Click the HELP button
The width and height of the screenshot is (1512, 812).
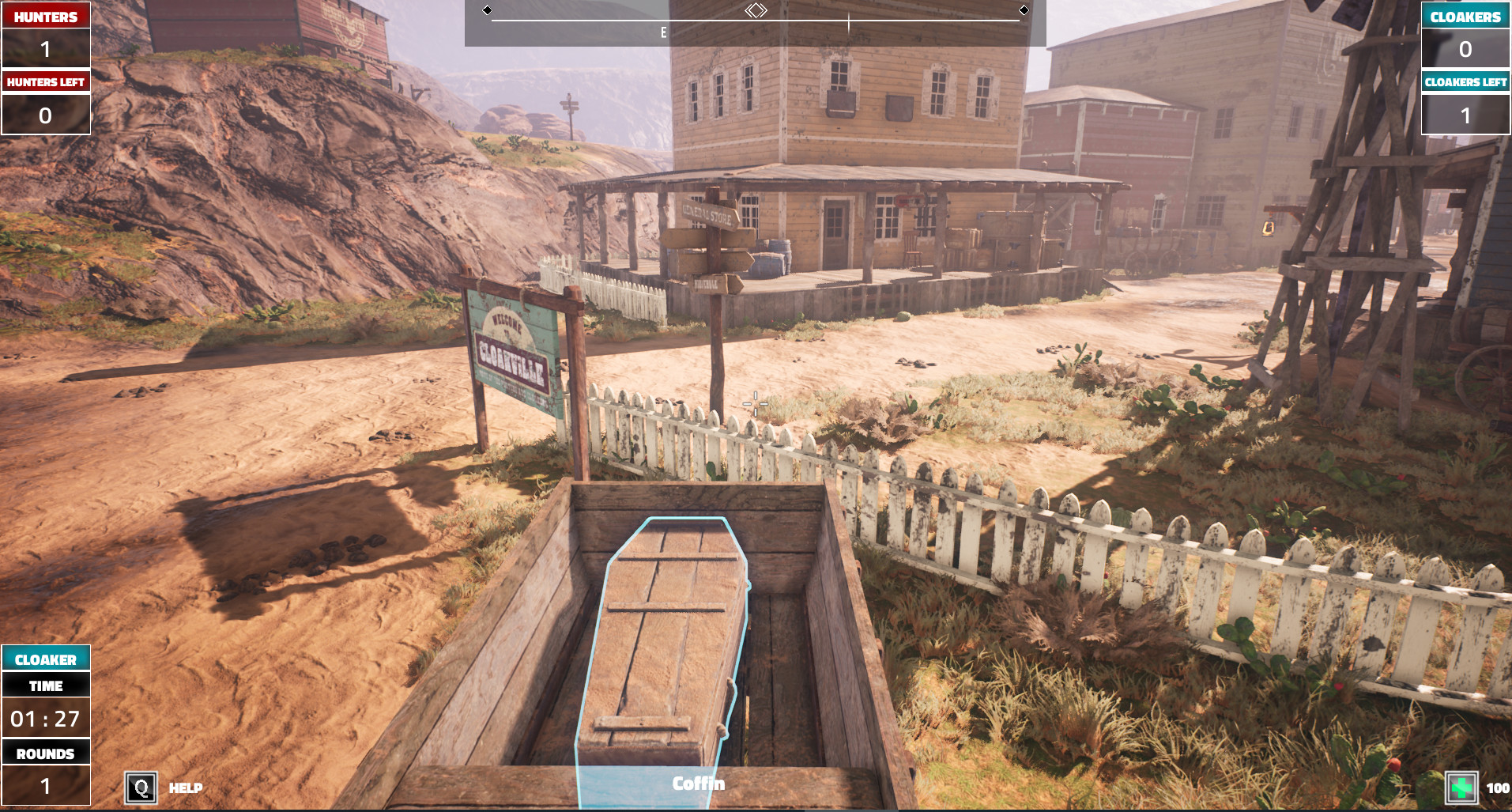[184, 787]
